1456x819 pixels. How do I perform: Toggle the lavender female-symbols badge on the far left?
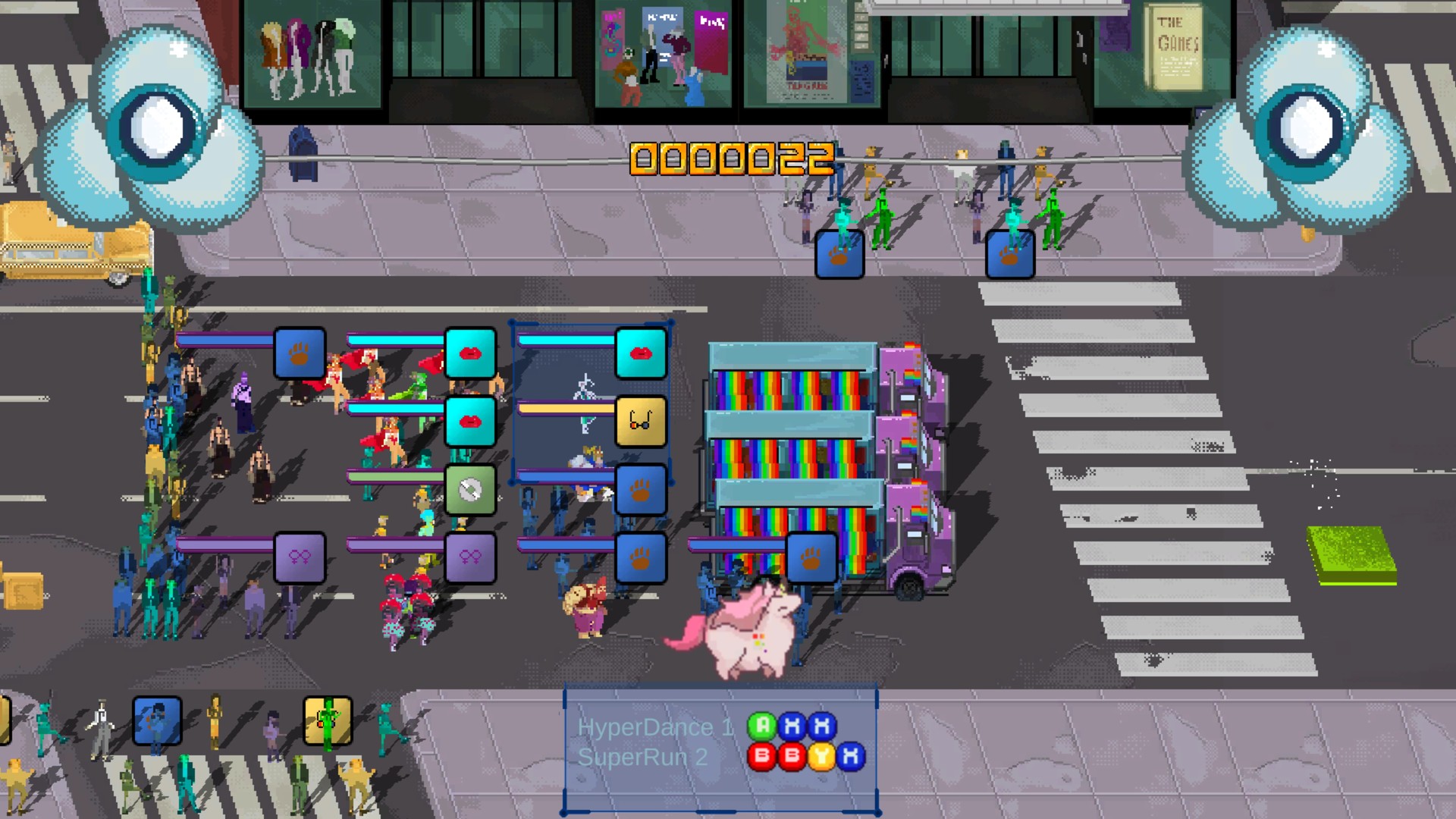click(299, 557)
